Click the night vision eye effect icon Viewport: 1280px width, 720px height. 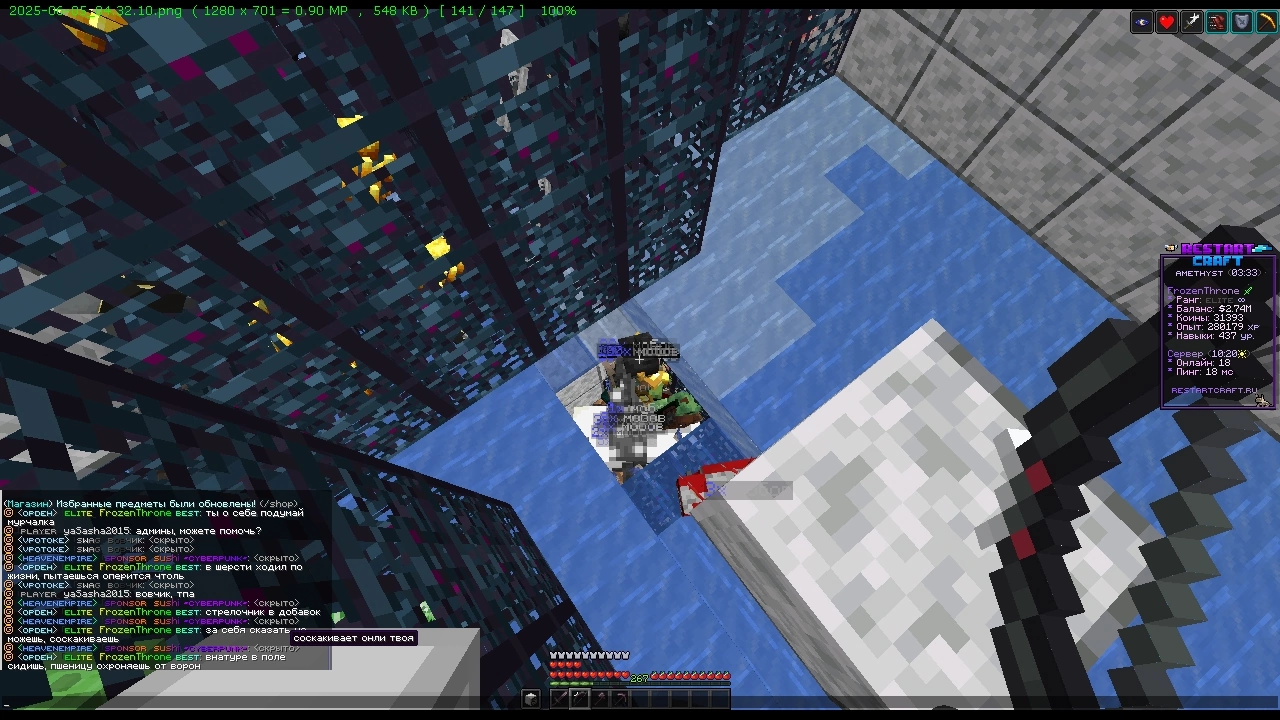(x=1142, y=22)
